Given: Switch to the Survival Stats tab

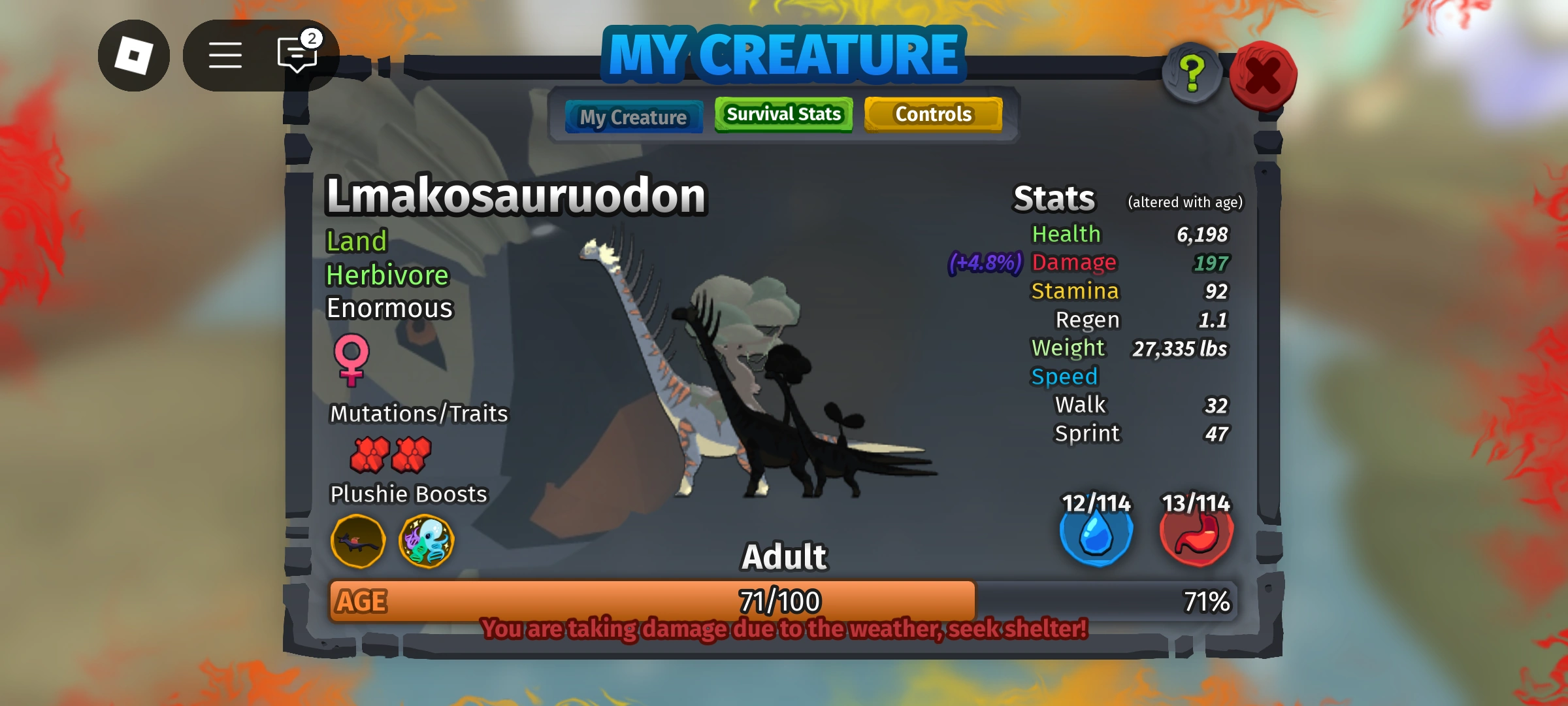Looking at the screenshot, I should 783,114.
